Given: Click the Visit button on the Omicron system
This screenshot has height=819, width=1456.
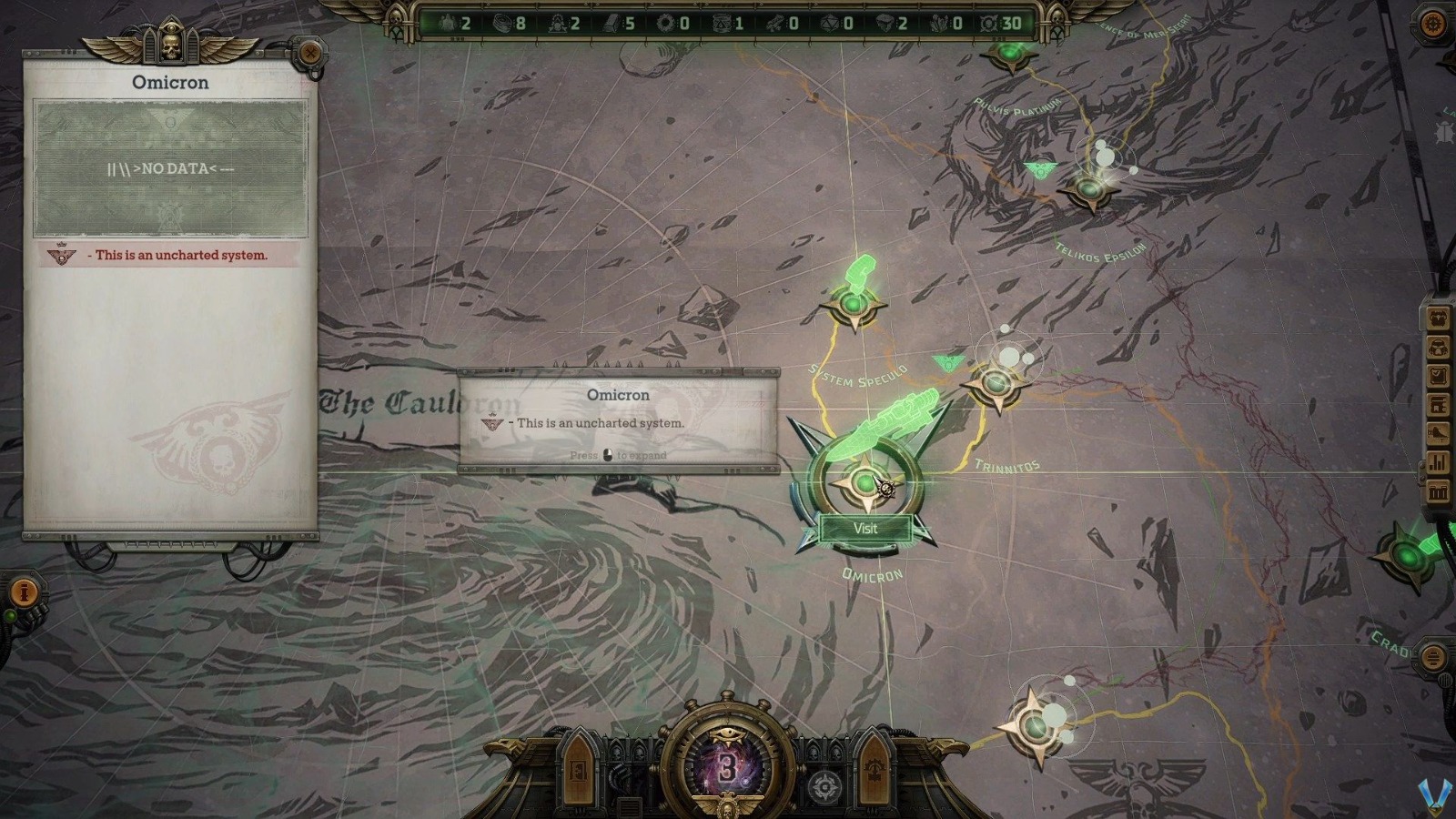Looking at the screenshot, I should tap(865, 529).
